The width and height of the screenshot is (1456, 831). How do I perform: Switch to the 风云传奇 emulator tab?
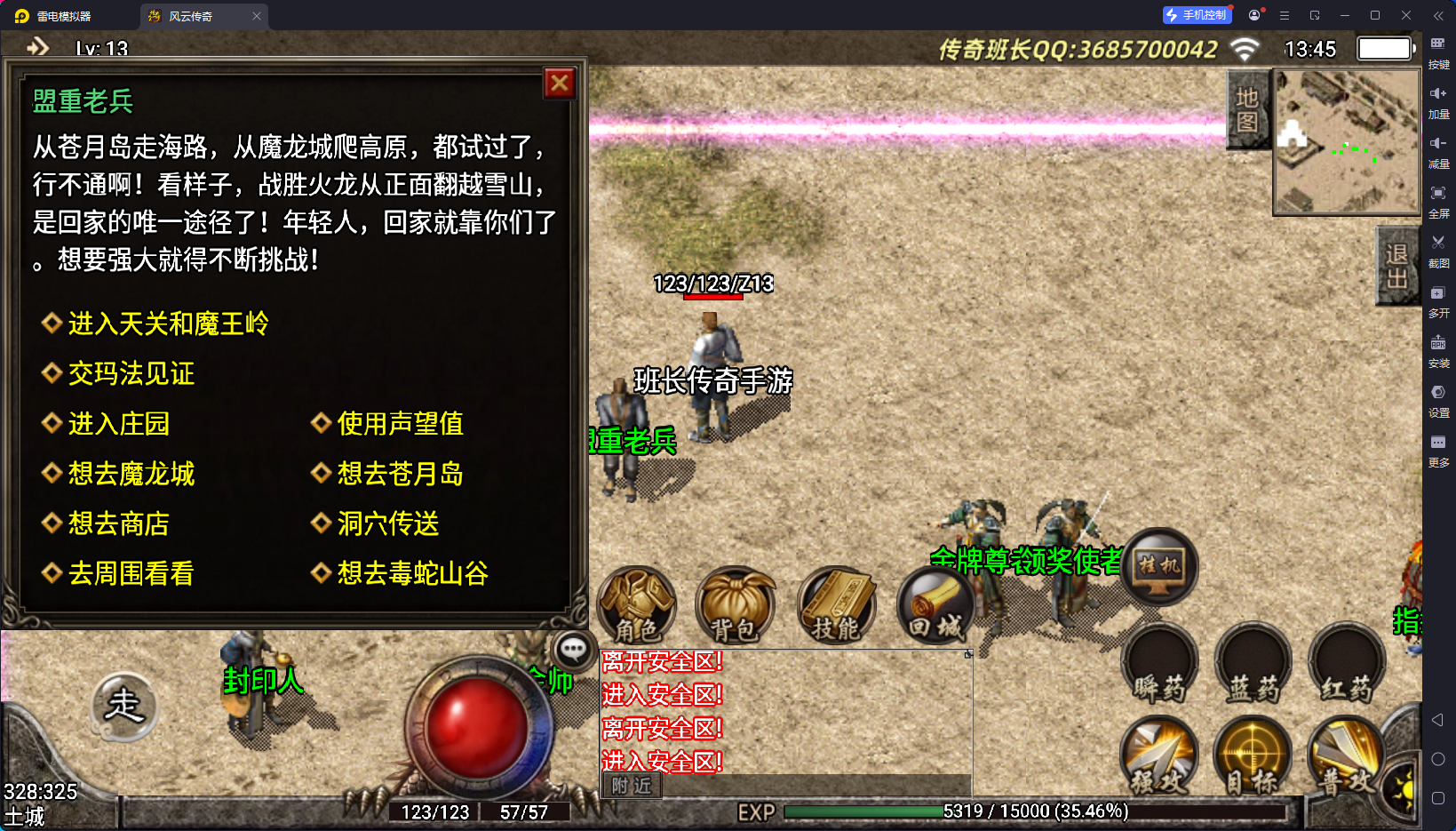pos(189,15)
